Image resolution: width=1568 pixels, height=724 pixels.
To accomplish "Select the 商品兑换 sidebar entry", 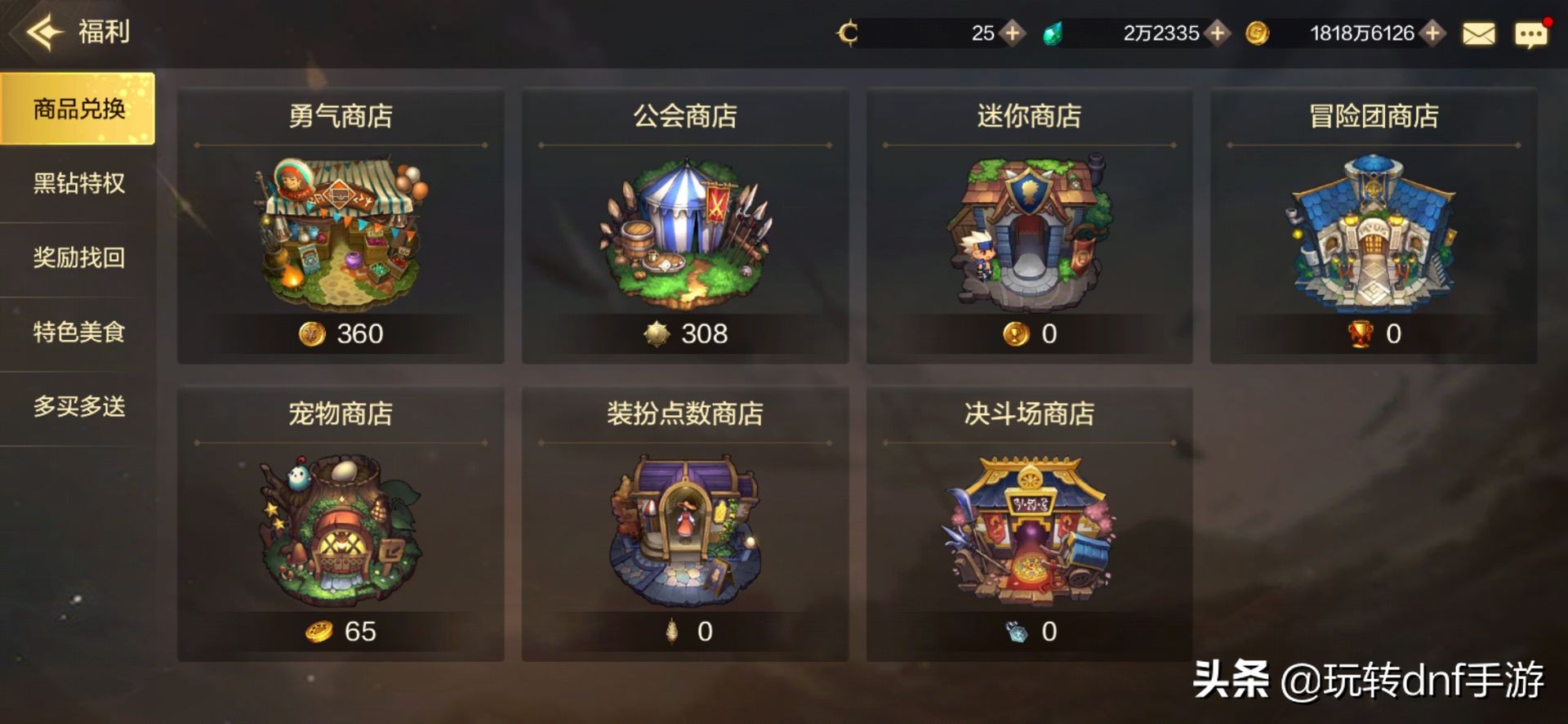I will [x=78, y=111].
